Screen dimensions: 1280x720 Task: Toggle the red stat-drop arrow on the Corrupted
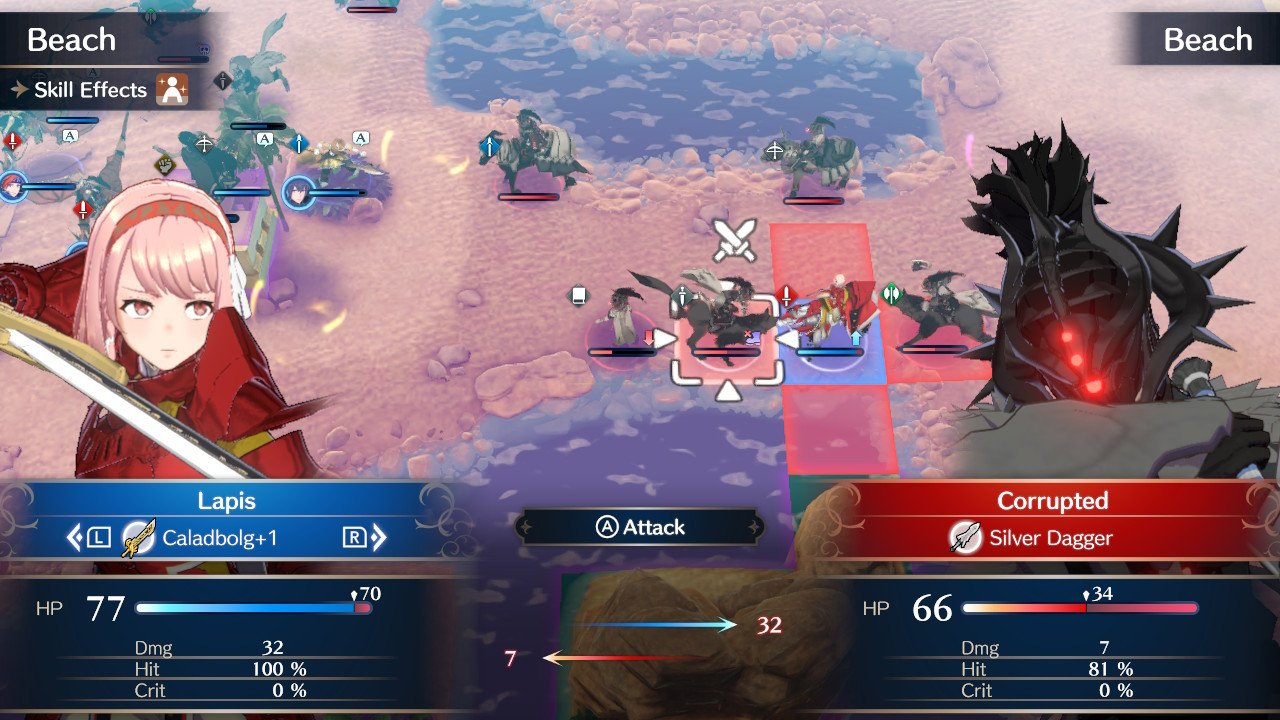[x=649, y=337]
